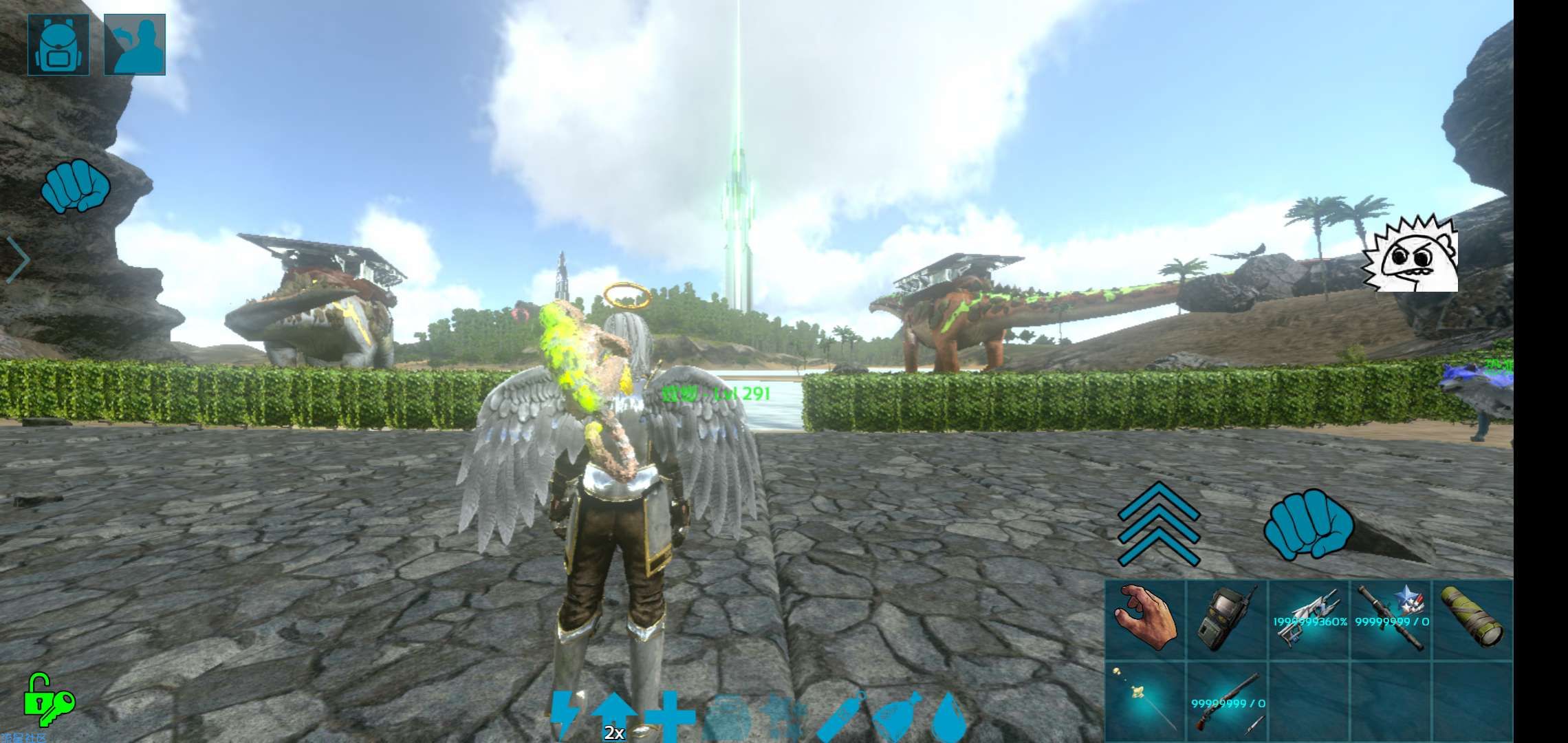Equip the Tek rifle from the hotbar

tap(1309, 618)
